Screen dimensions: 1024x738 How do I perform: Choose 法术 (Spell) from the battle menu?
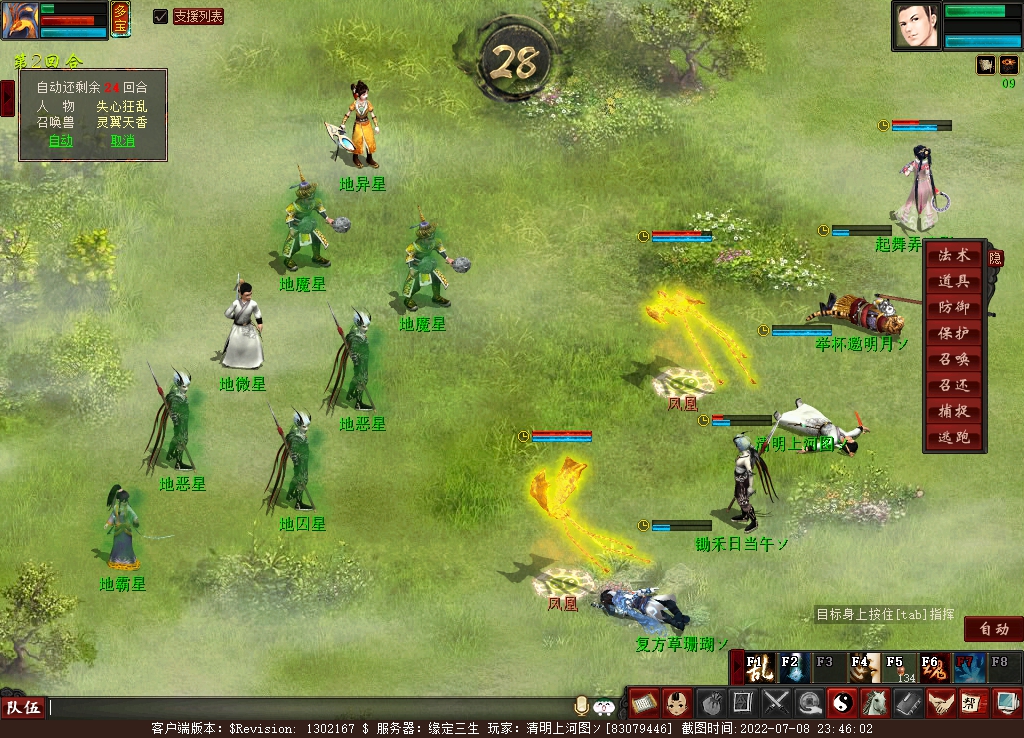point(954,256)
